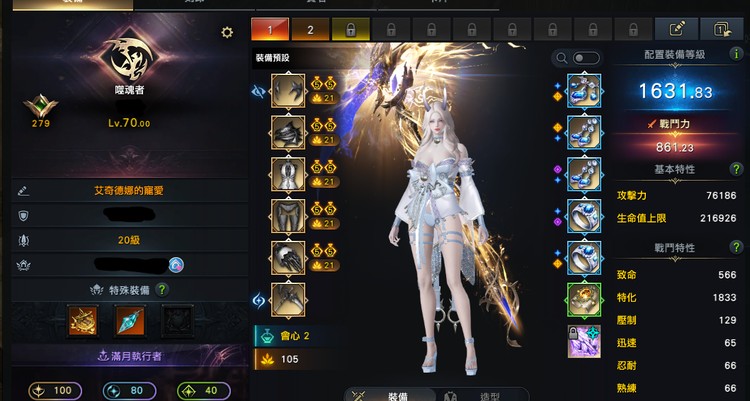Select equipment preset tab 1

270,30
